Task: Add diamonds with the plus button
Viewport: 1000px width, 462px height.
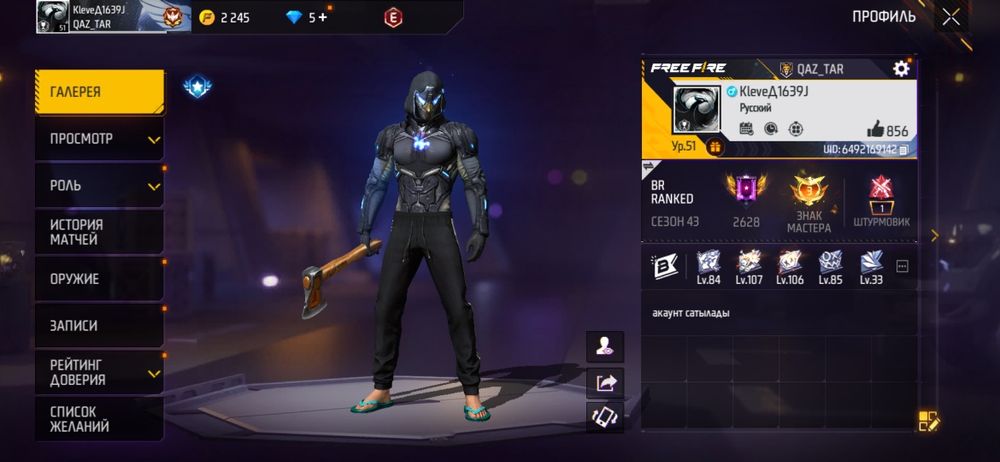Action: [323, 17]
